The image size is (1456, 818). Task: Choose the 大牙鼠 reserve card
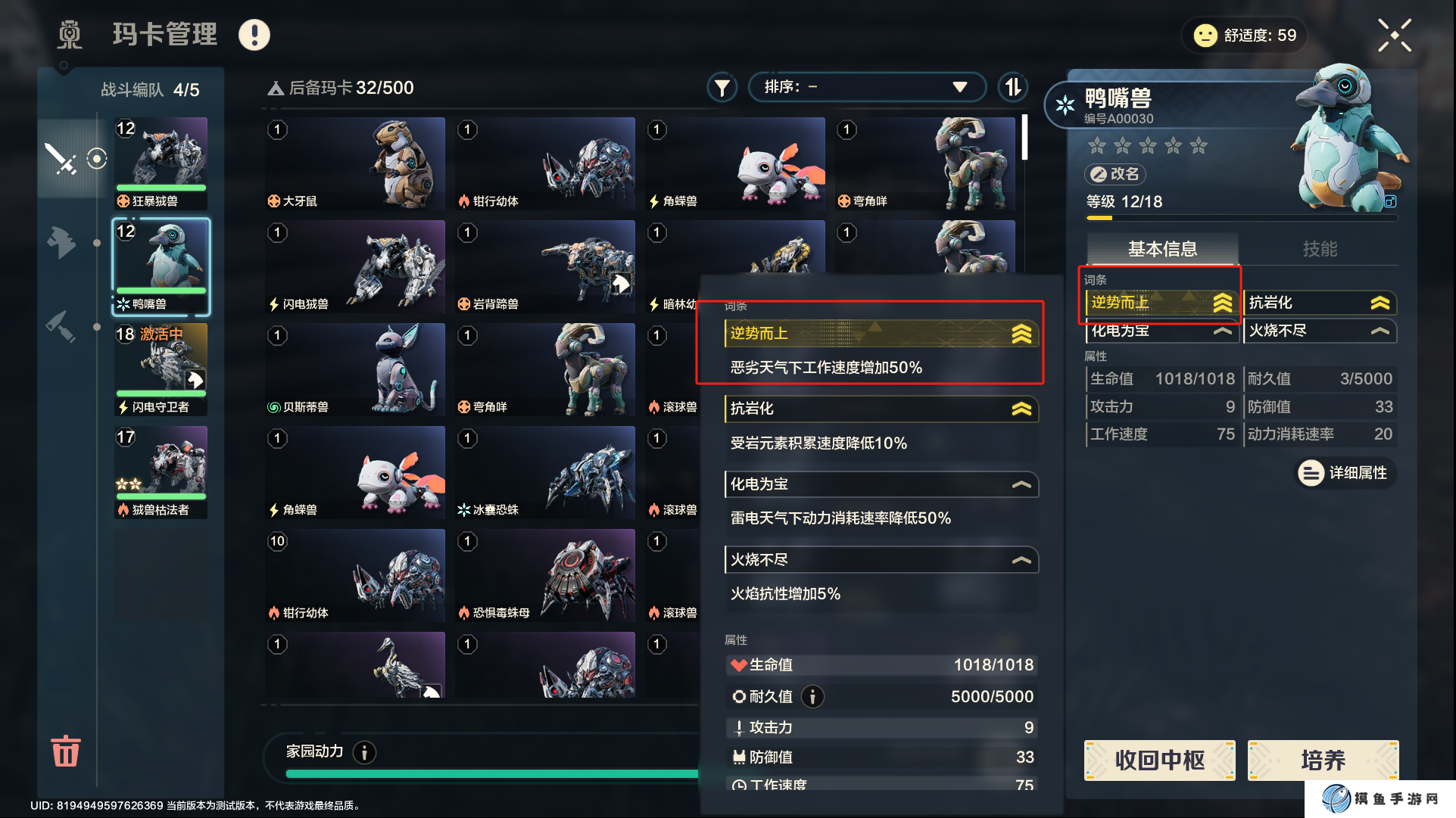(x=354, y=163)
